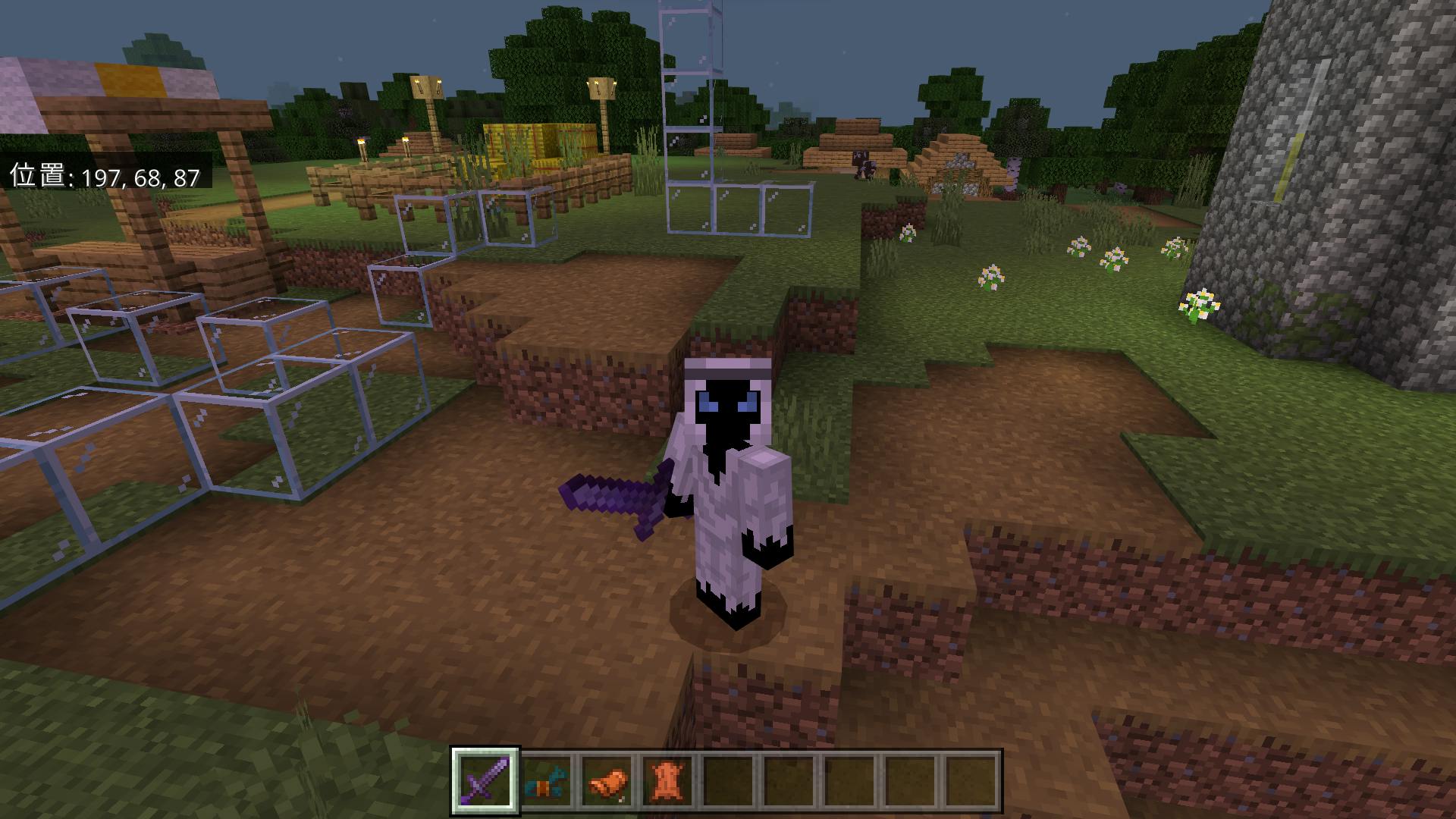Select the teal horse armor hotbar slot
Viewport: 1456px width, 819px height.
[547, 781]
